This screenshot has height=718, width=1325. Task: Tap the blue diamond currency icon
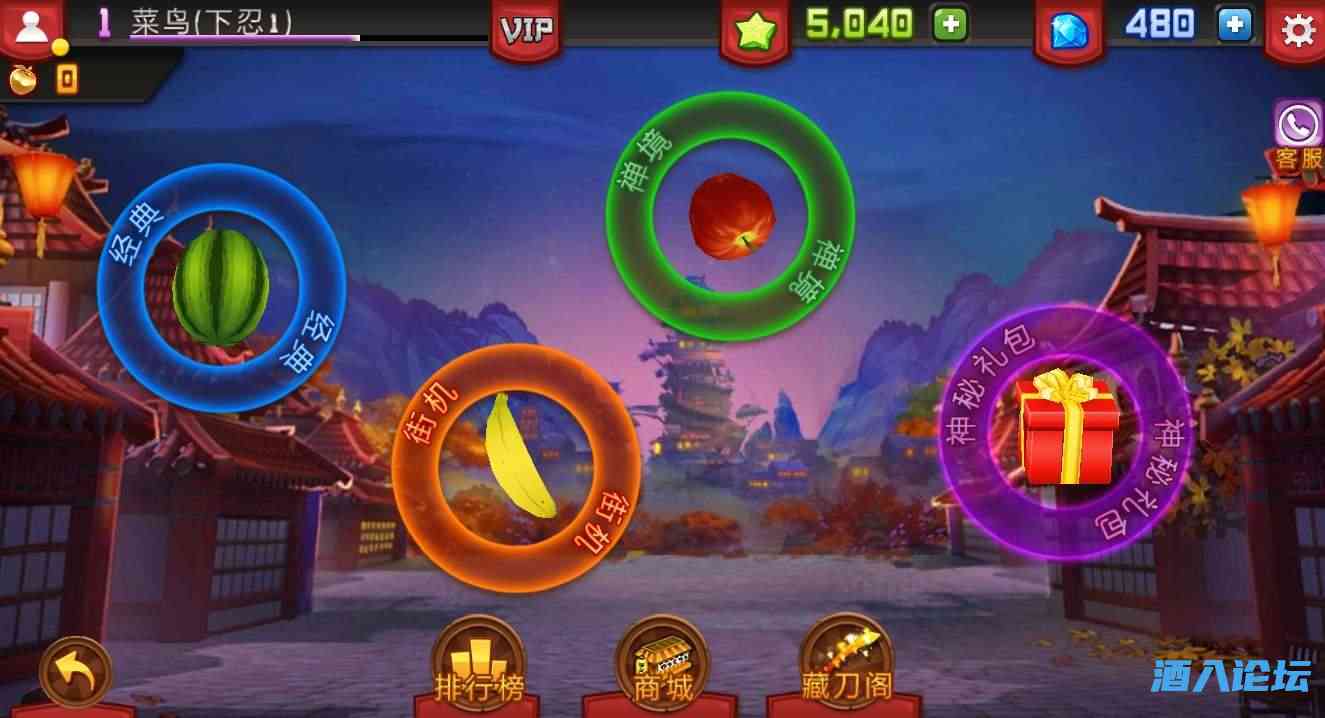point(1067,31)
